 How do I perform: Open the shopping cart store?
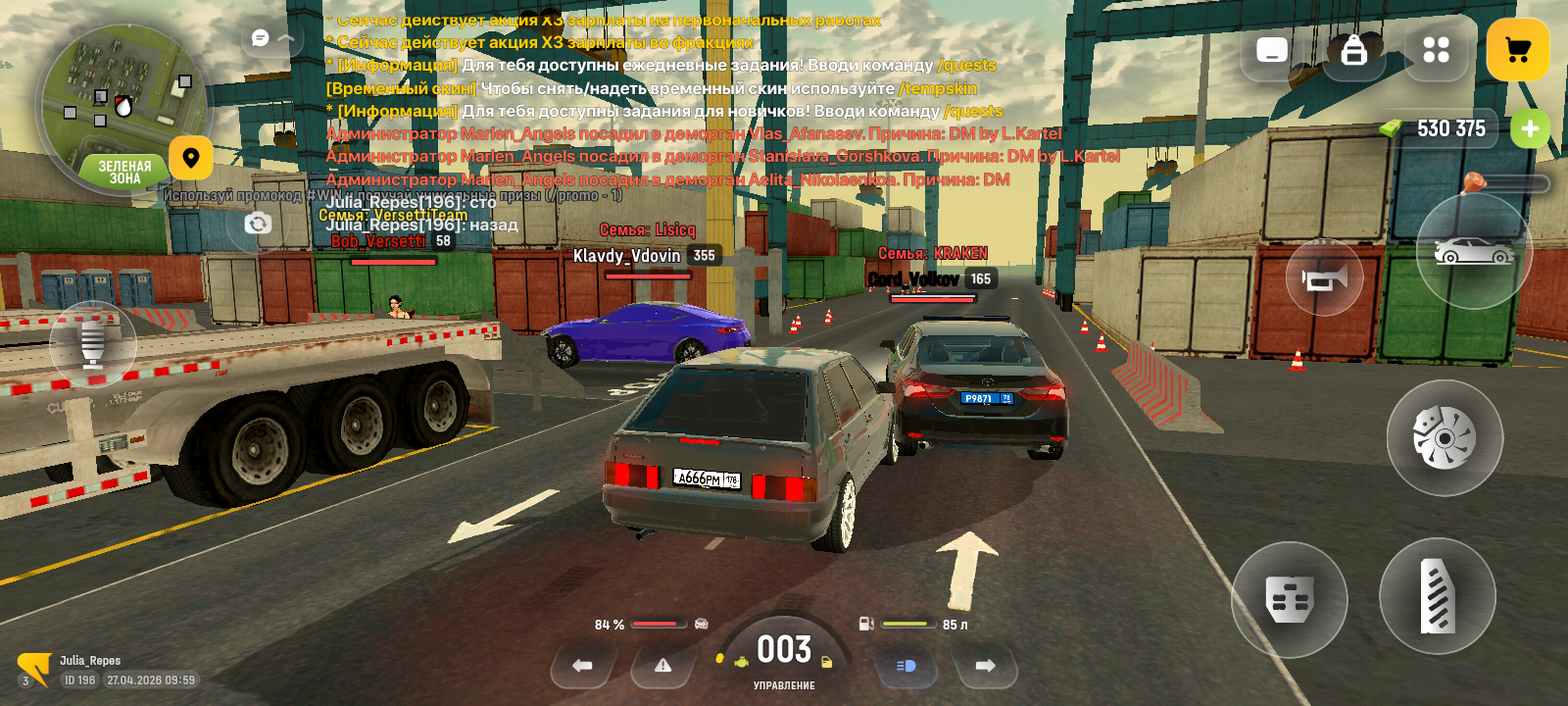(1517, 50)
